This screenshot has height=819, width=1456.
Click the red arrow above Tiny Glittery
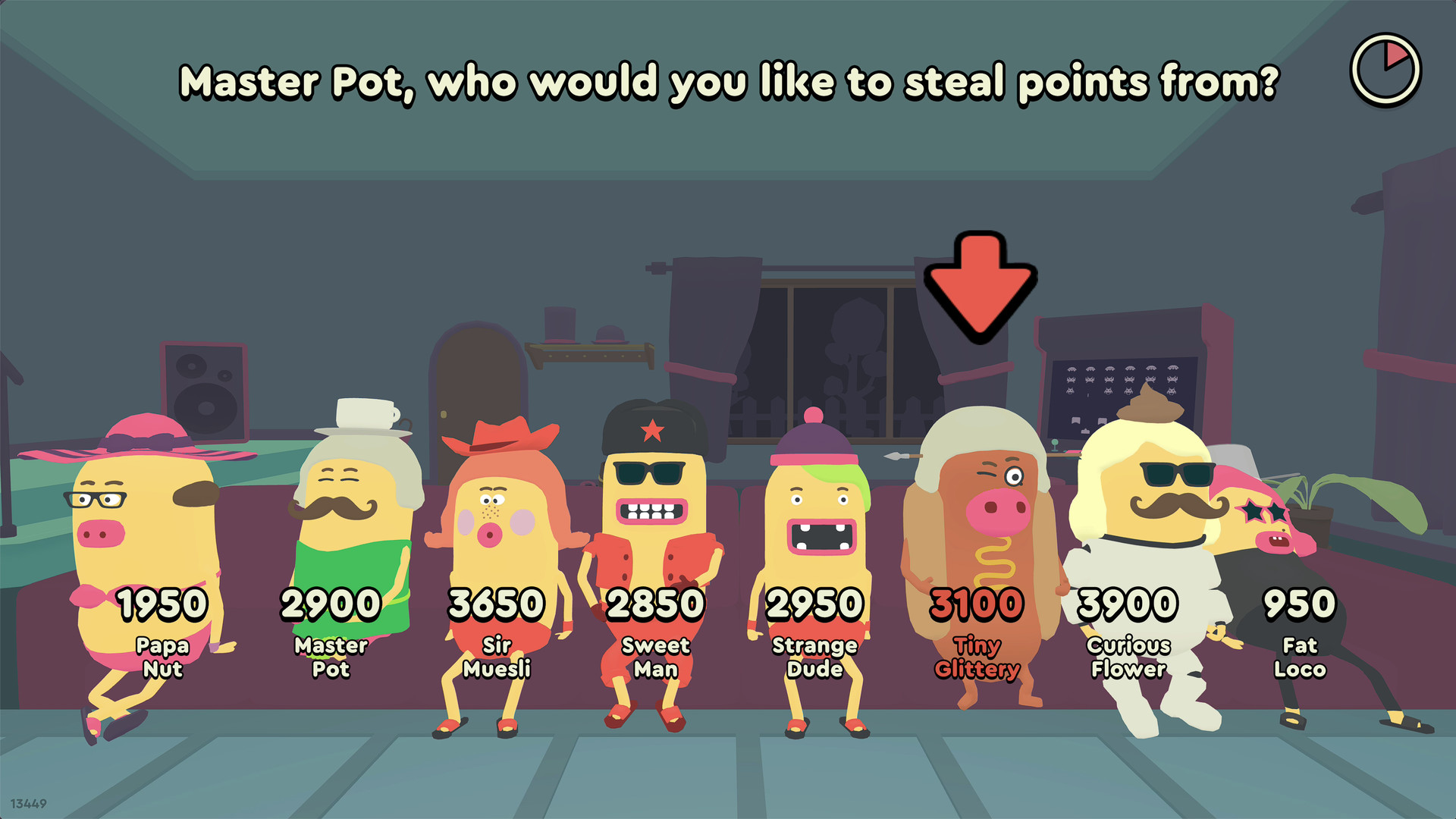click(x=978, y=288)
